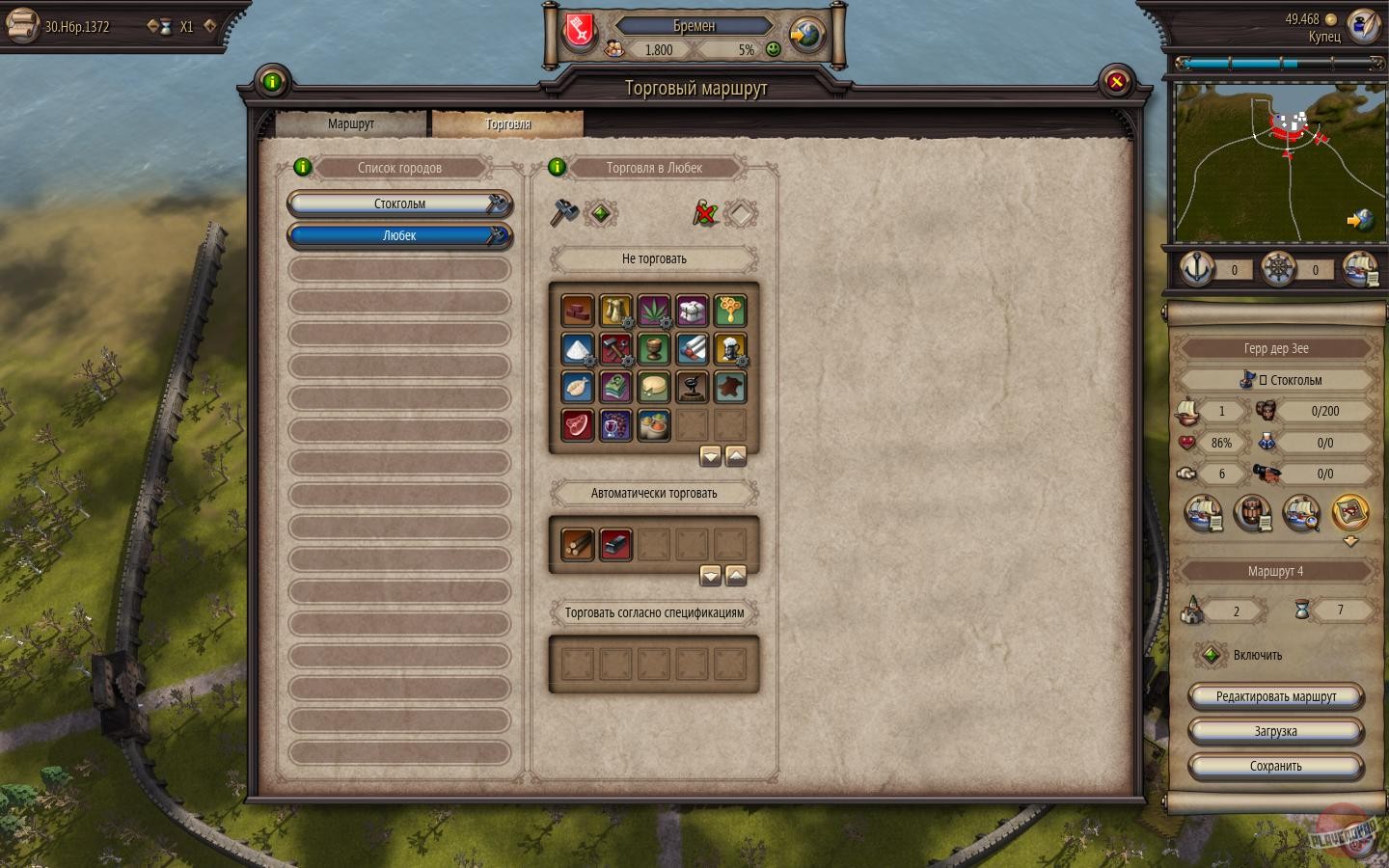Select the salt goods icon under Не торговать
Screen dimensions: 1389x868
(x=576, y=348)
